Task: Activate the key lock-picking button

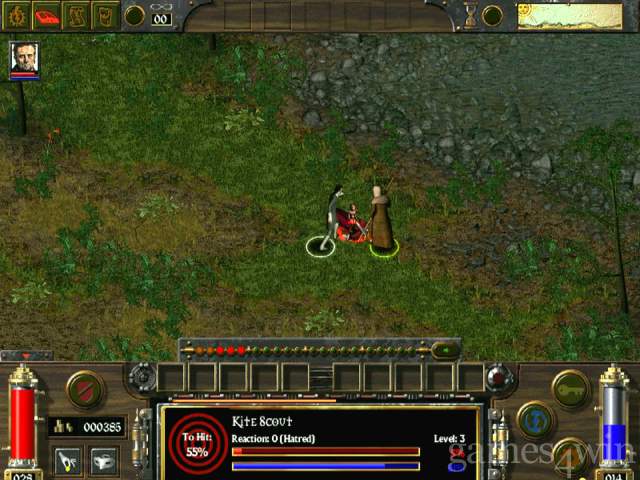Action: 571,388
